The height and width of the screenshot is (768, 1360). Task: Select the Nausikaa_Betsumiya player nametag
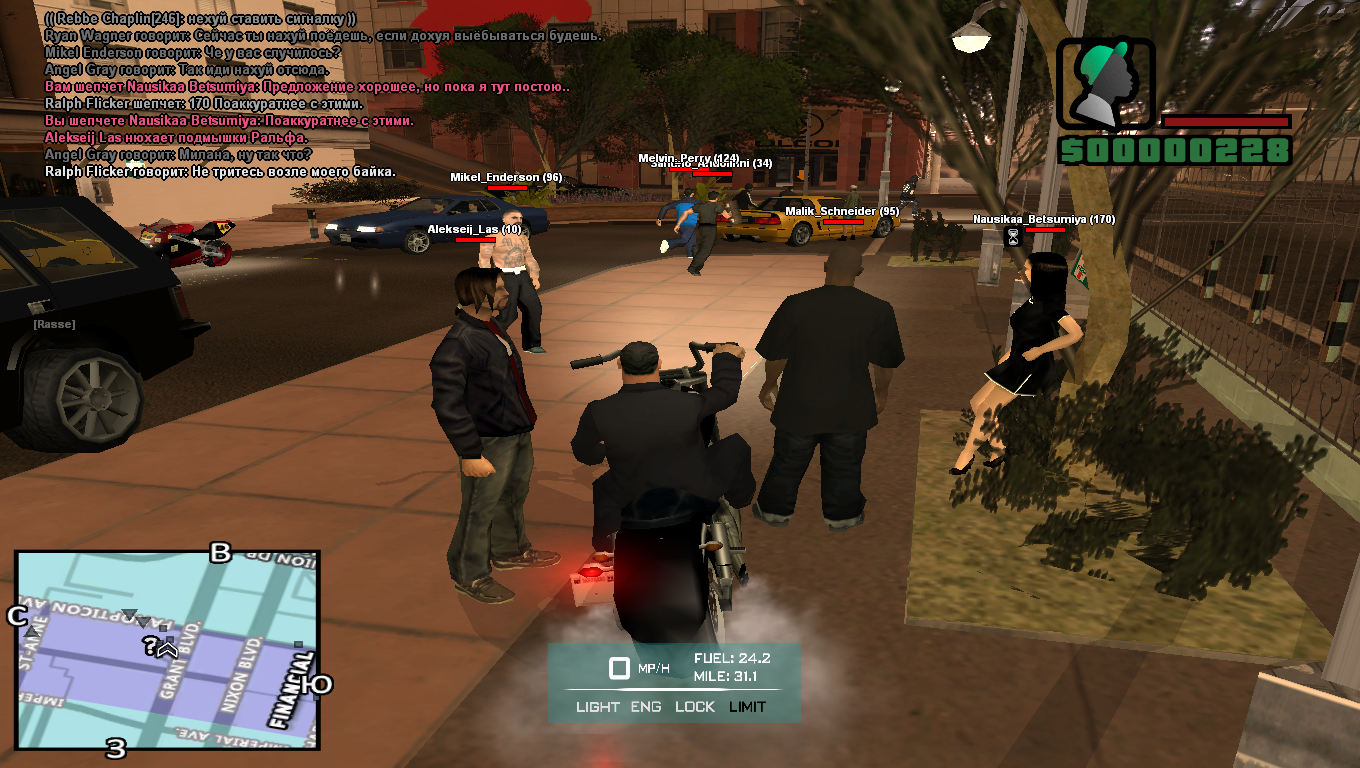tap(1043, 219)
